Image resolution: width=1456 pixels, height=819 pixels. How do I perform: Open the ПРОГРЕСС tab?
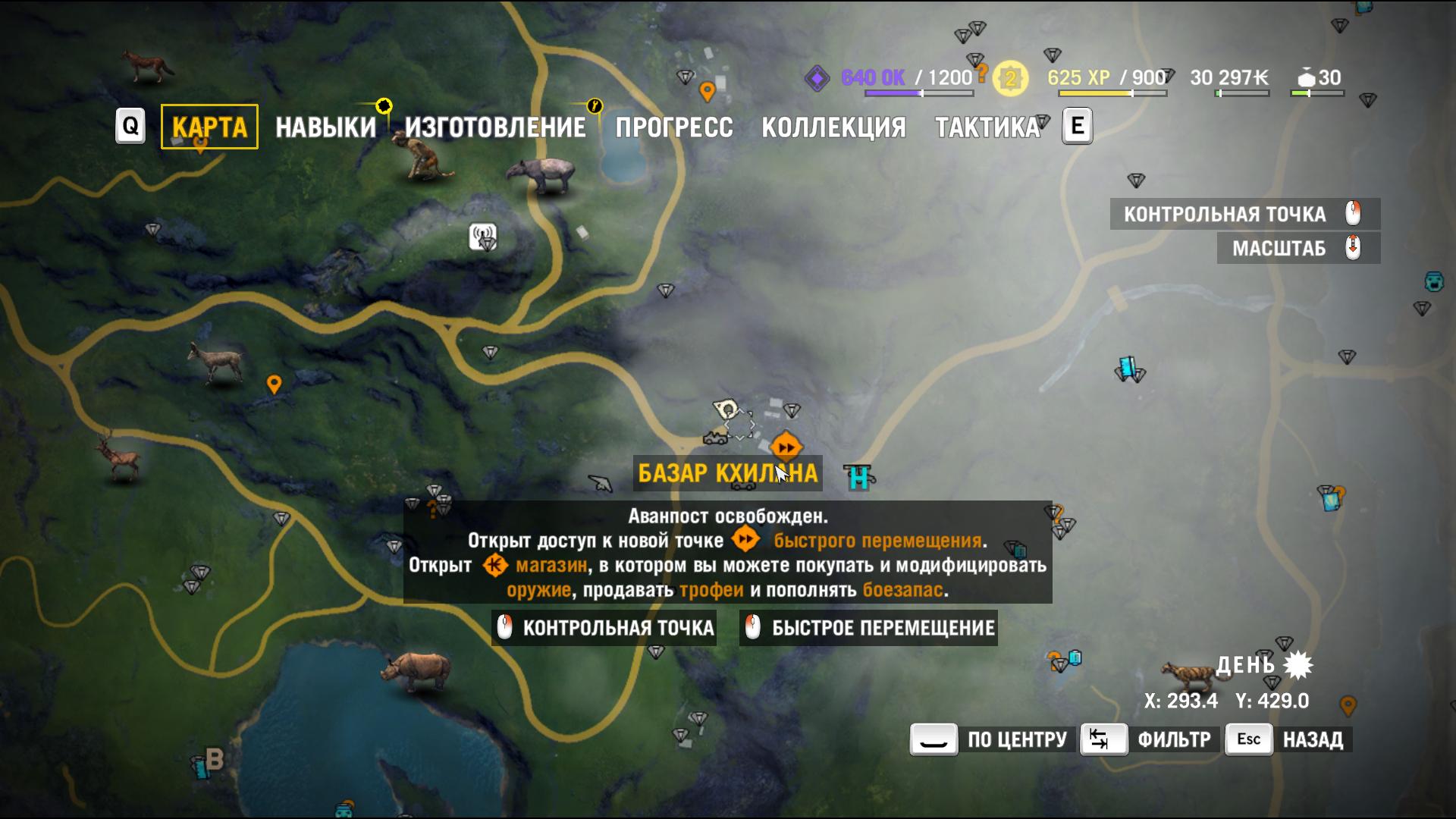(673, 127)
